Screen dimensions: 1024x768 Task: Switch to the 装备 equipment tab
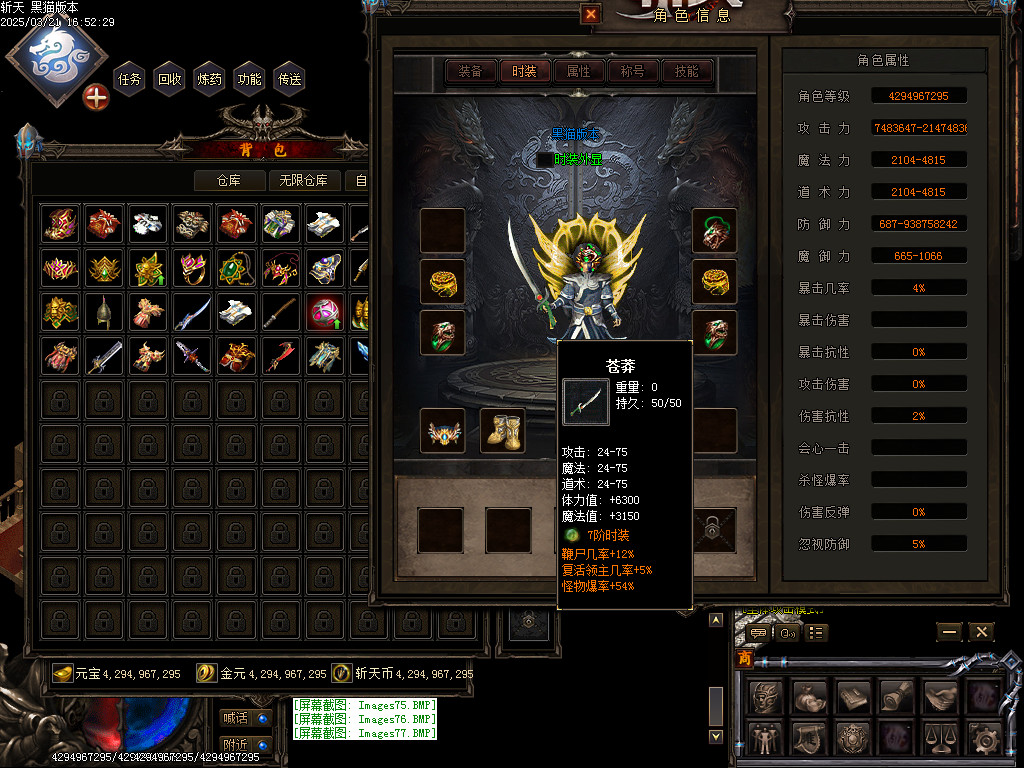(470, 71)
